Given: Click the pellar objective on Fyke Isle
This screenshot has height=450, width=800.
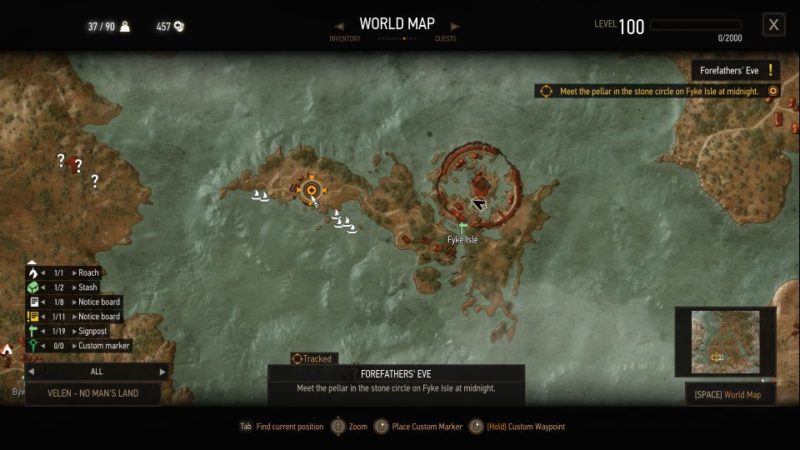Looking at the screenshot, I should tap(657, 91).
